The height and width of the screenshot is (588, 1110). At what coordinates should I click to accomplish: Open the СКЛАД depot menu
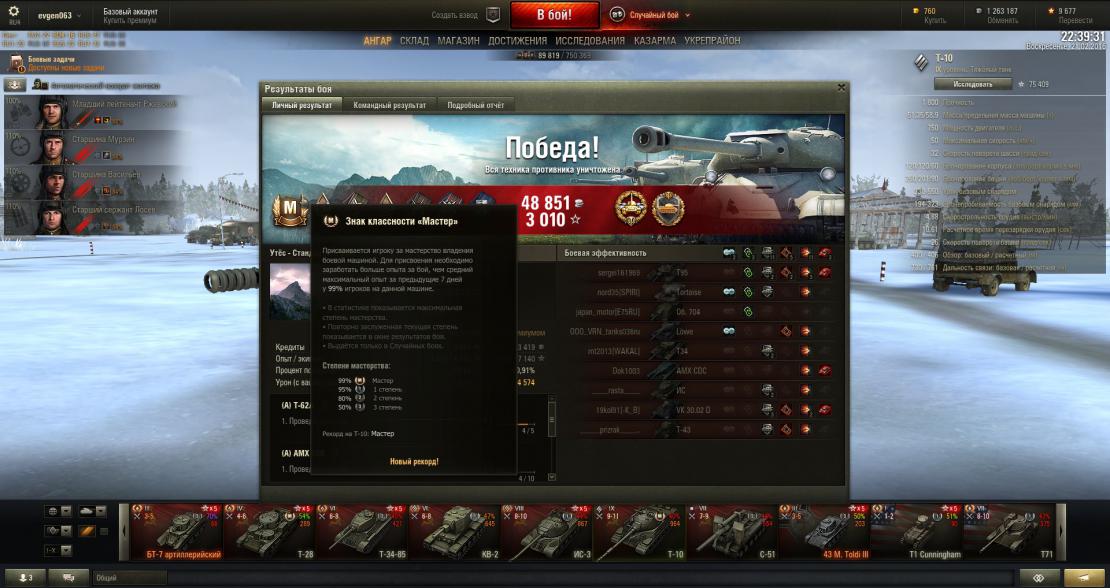point(414,41)
